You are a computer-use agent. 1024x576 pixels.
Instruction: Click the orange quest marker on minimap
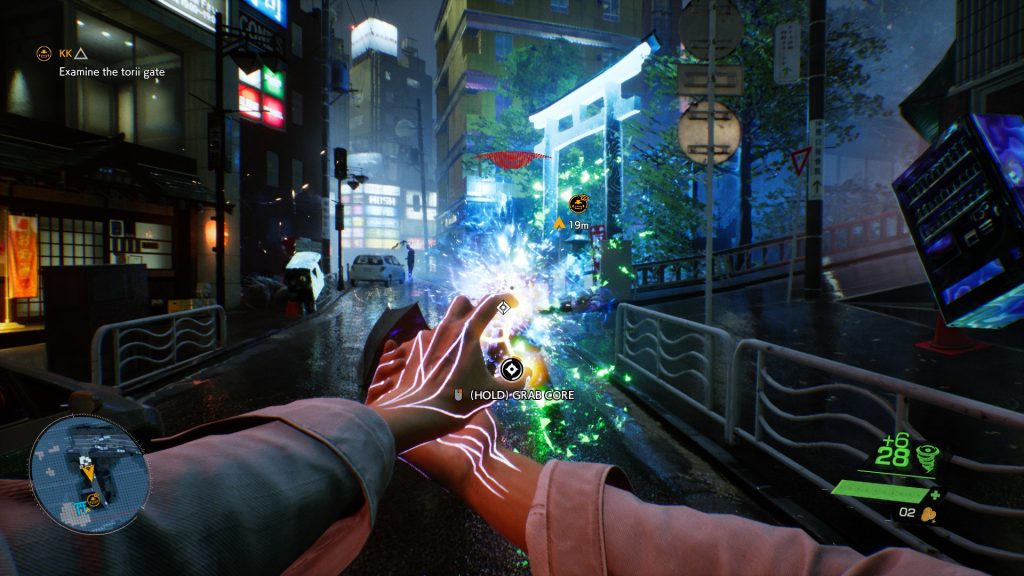coord(93,499)
